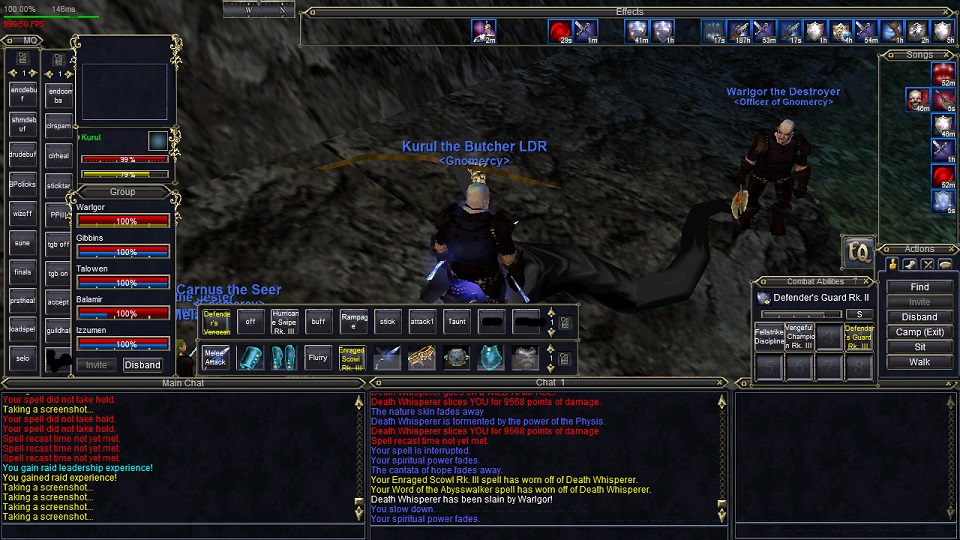Select group member Gibbins

[122, 245]
